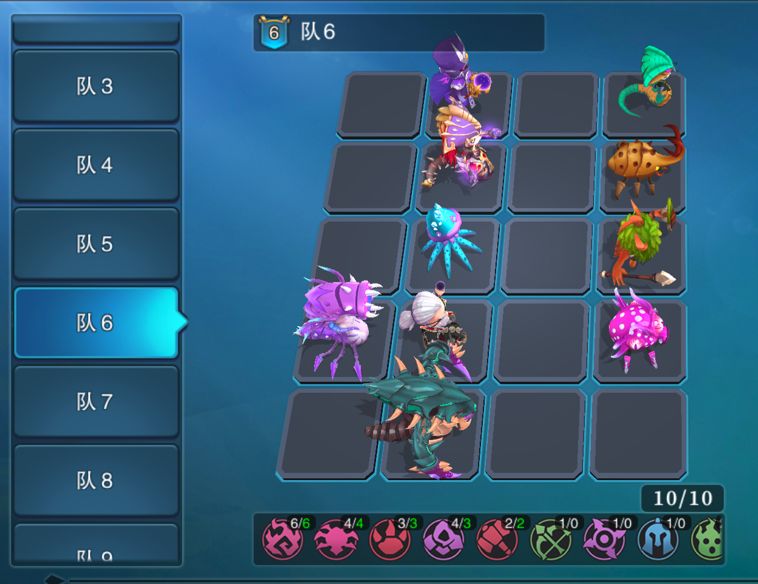This screenshot has width=758, height=584.
Task: Open team 队 7 lineup
Action: (x=96, y=401)
